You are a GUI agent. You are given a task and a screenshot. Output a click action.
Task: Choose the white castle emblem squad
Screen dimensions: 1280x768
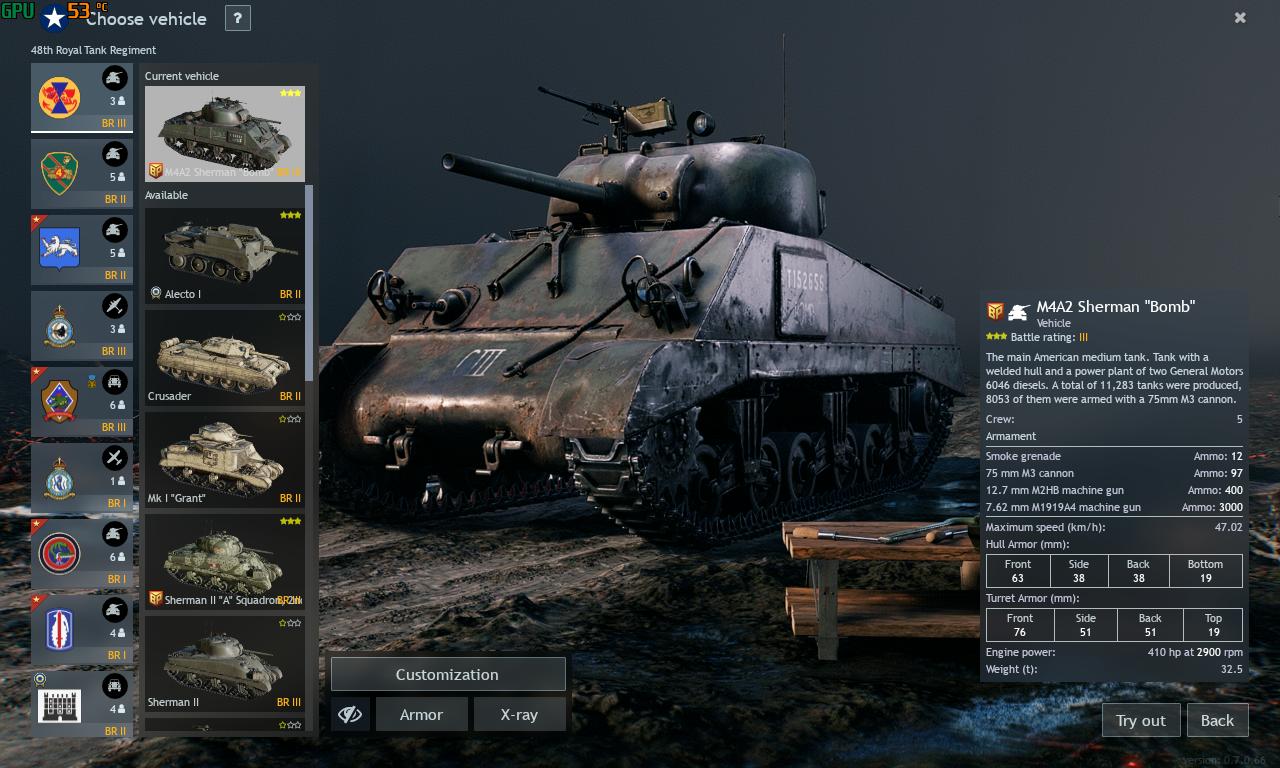click(81, 705)
